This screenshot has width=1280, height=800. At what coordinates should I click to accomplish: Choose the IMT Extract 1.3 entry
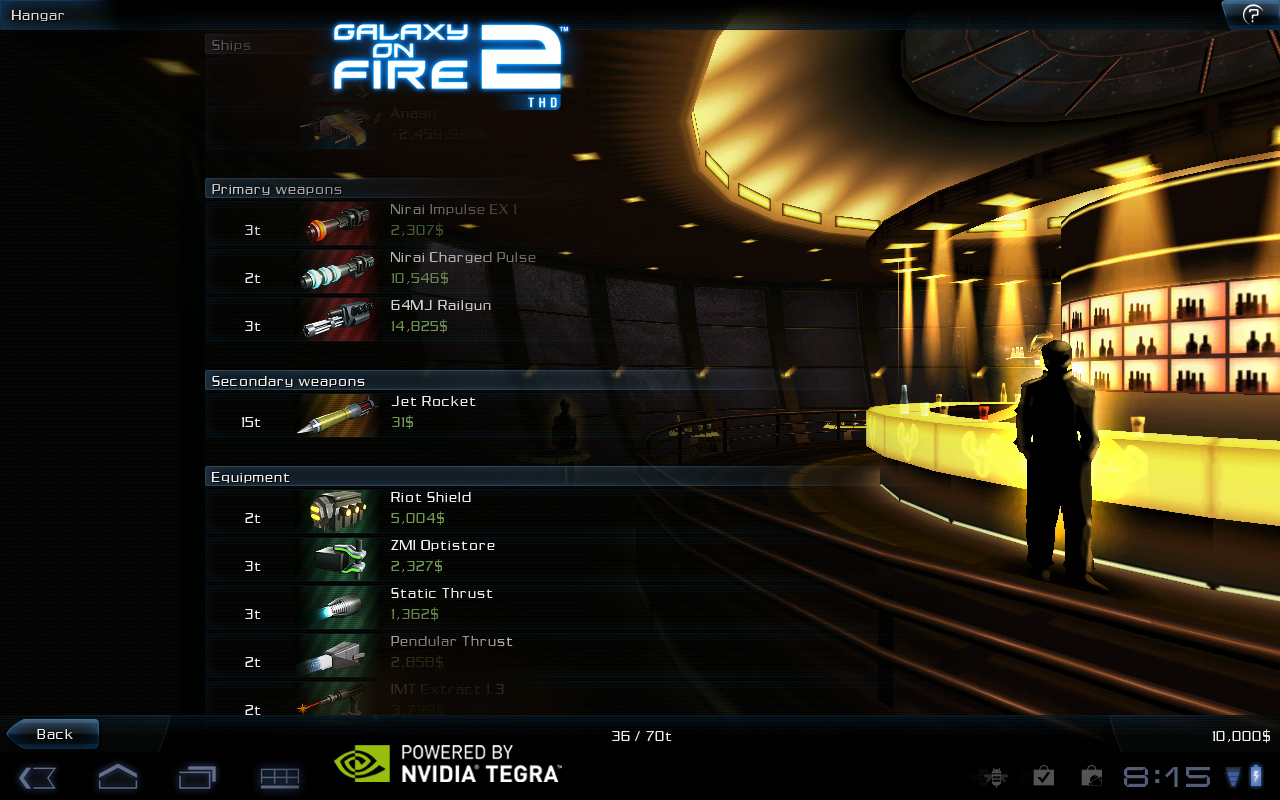click(x=446, y=699)
